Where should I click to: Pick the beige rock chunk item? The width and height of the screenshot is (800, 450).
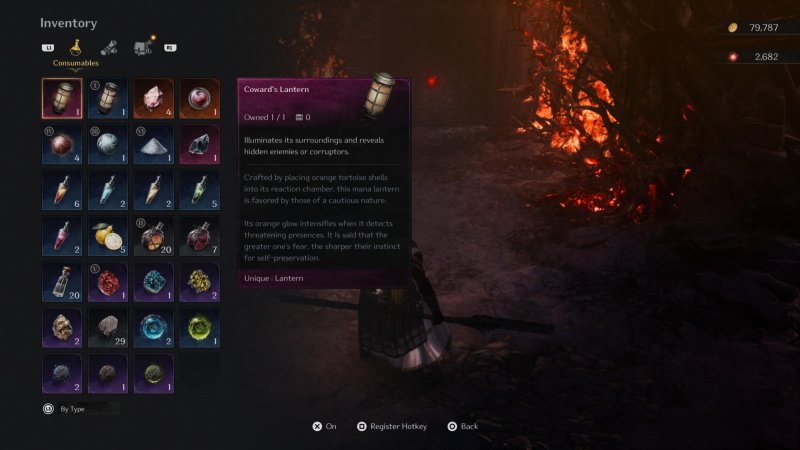(x=62, y=327)
